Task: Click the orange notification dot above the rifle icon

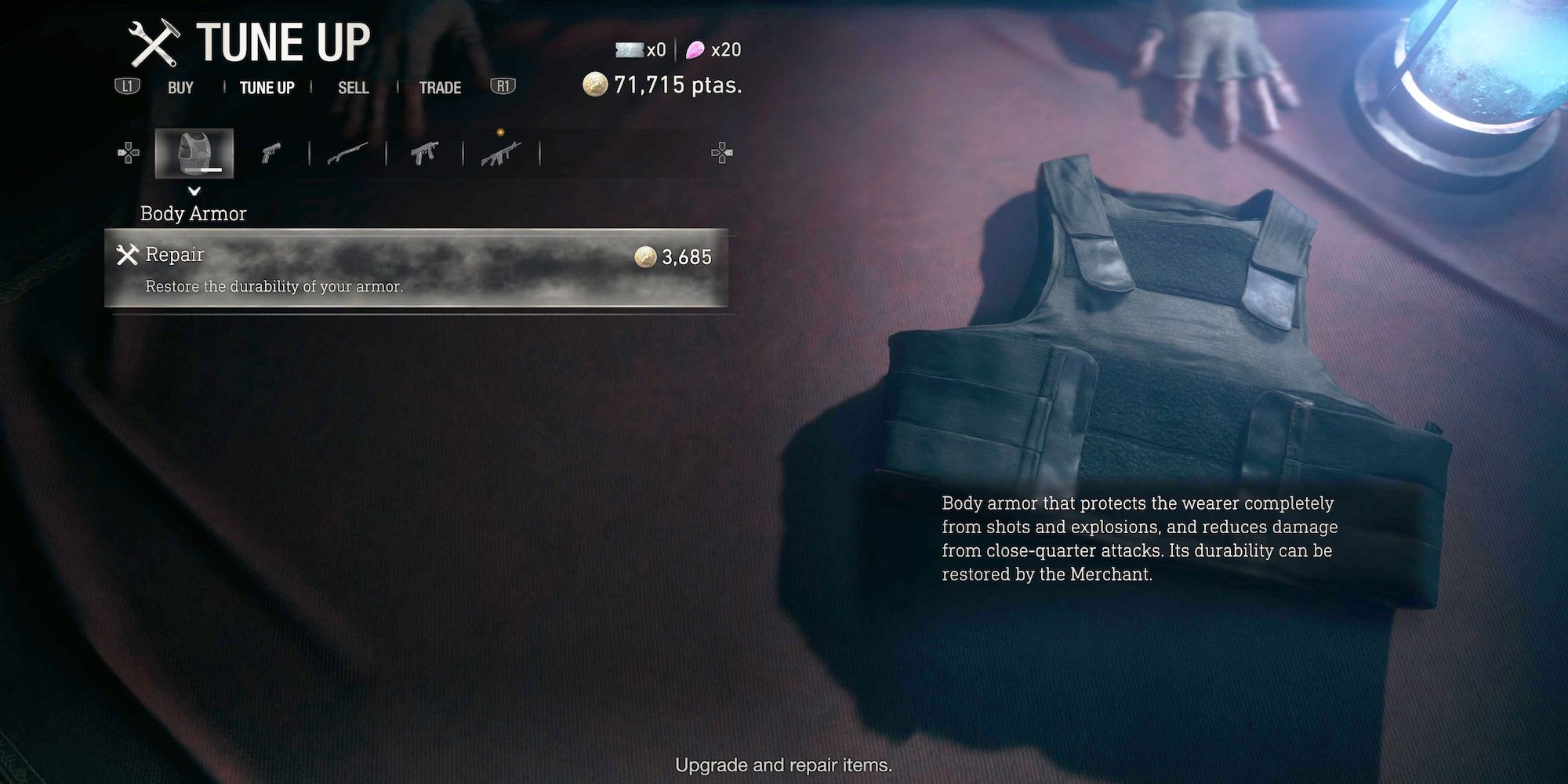Action: 499,132
